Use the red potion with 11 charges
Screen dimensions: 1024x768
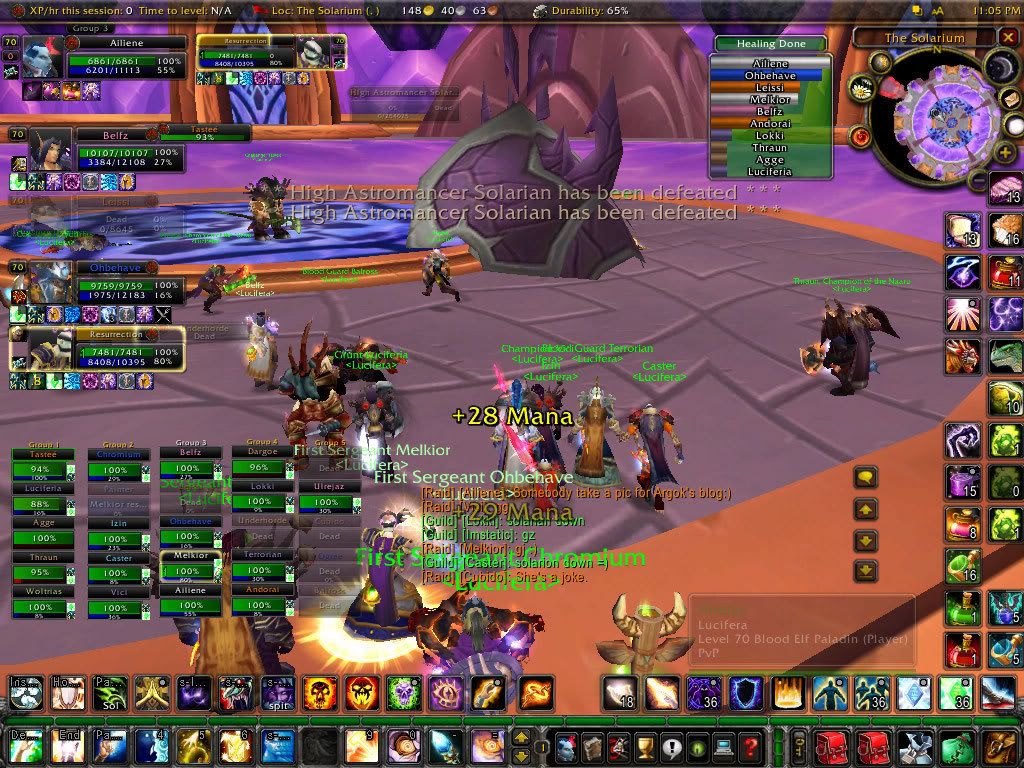pos(1003,272)
